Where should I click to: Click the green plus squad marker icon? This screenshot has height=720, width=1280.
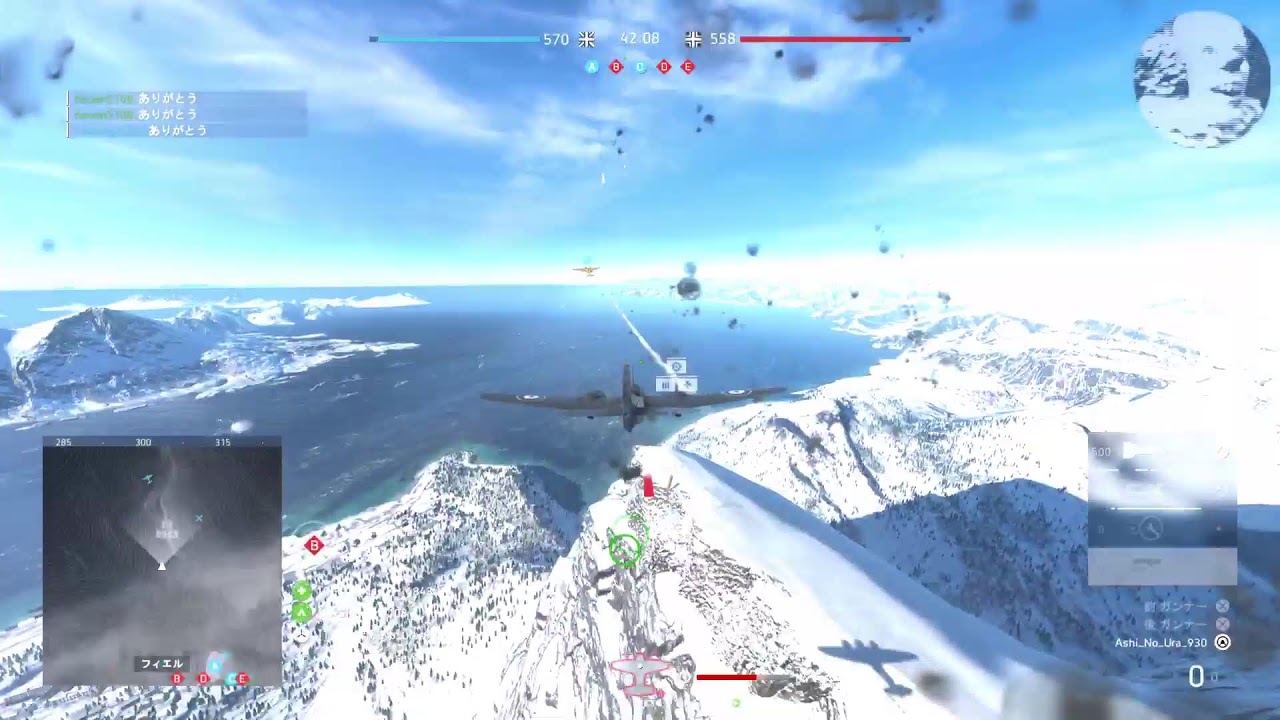pos(301,591)
